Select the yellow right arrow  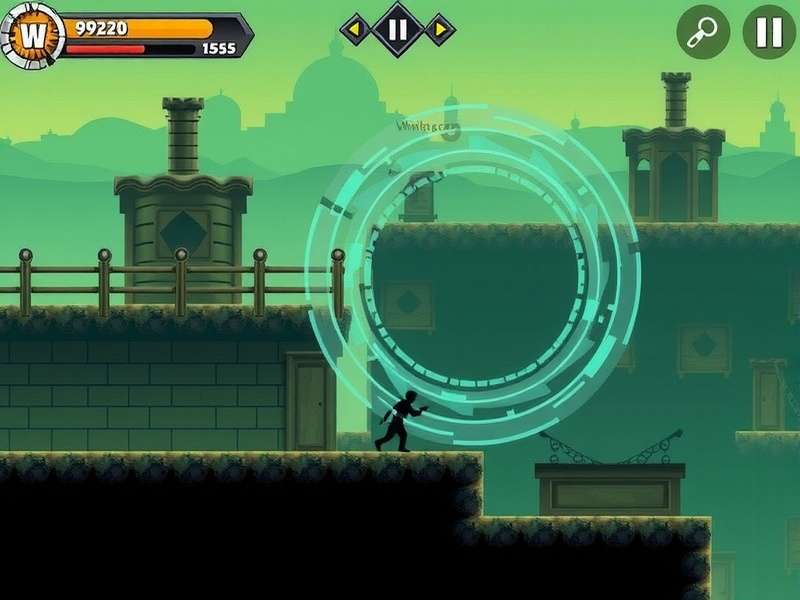click(x=439, y=29)
